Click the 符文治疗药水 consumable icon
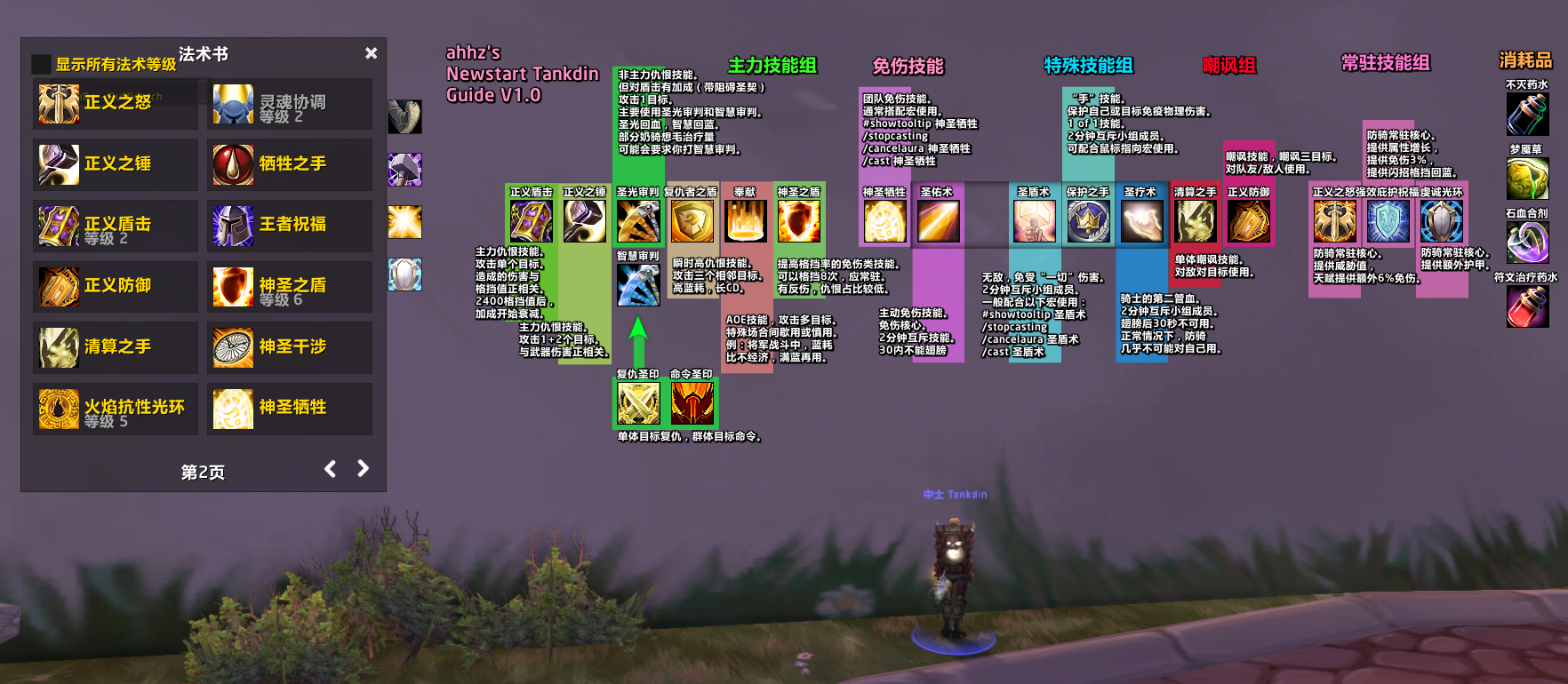 point(1527,302)
